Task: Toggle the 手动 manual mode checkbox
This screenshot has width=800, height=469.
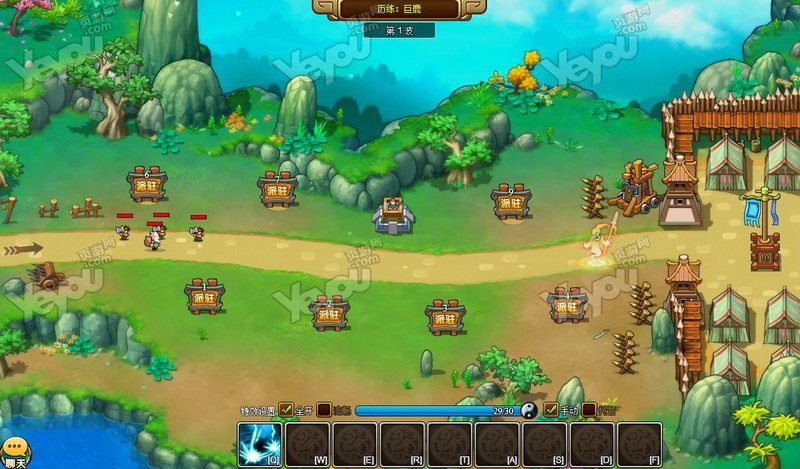Action: [550, 410]
